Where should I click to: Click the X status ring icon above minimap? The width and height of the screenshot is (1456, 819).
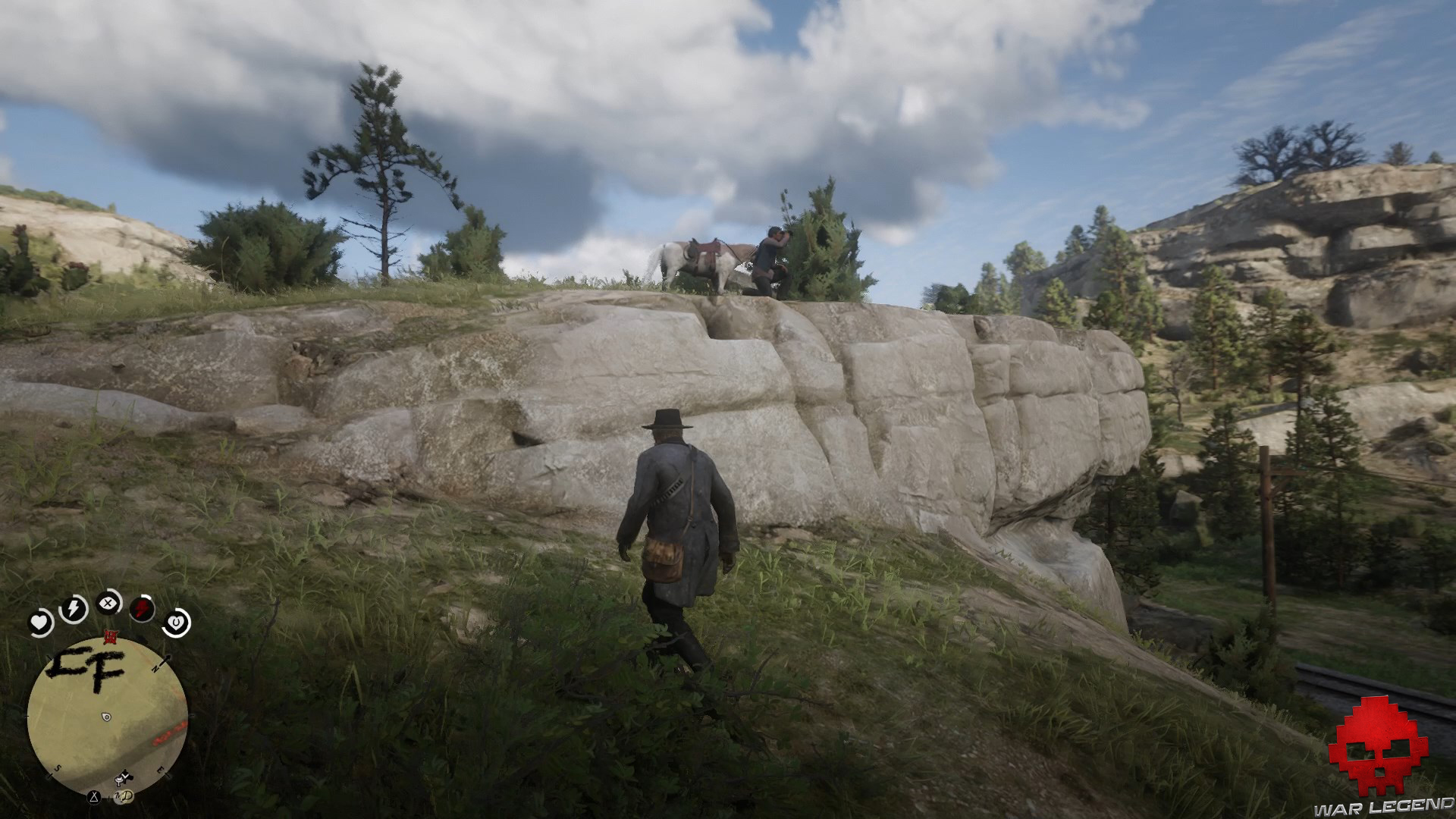[x=108, y=602]
